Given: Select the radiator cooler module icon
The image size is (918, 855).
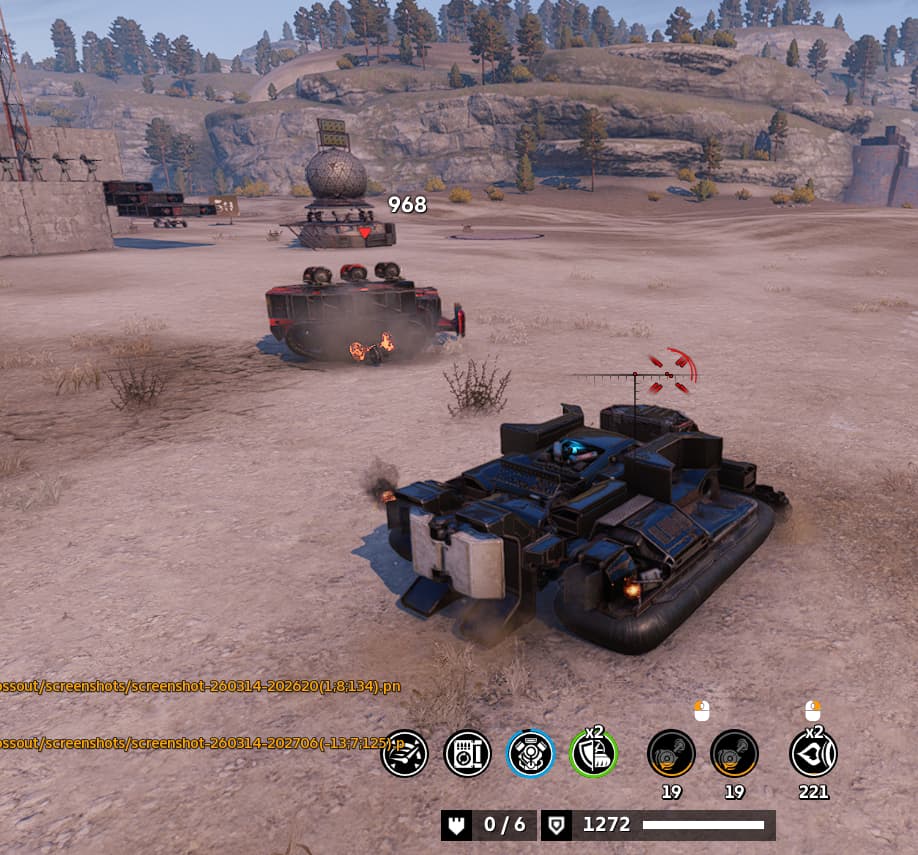Looking at the screenshot, I should click(x=467, y=753).
